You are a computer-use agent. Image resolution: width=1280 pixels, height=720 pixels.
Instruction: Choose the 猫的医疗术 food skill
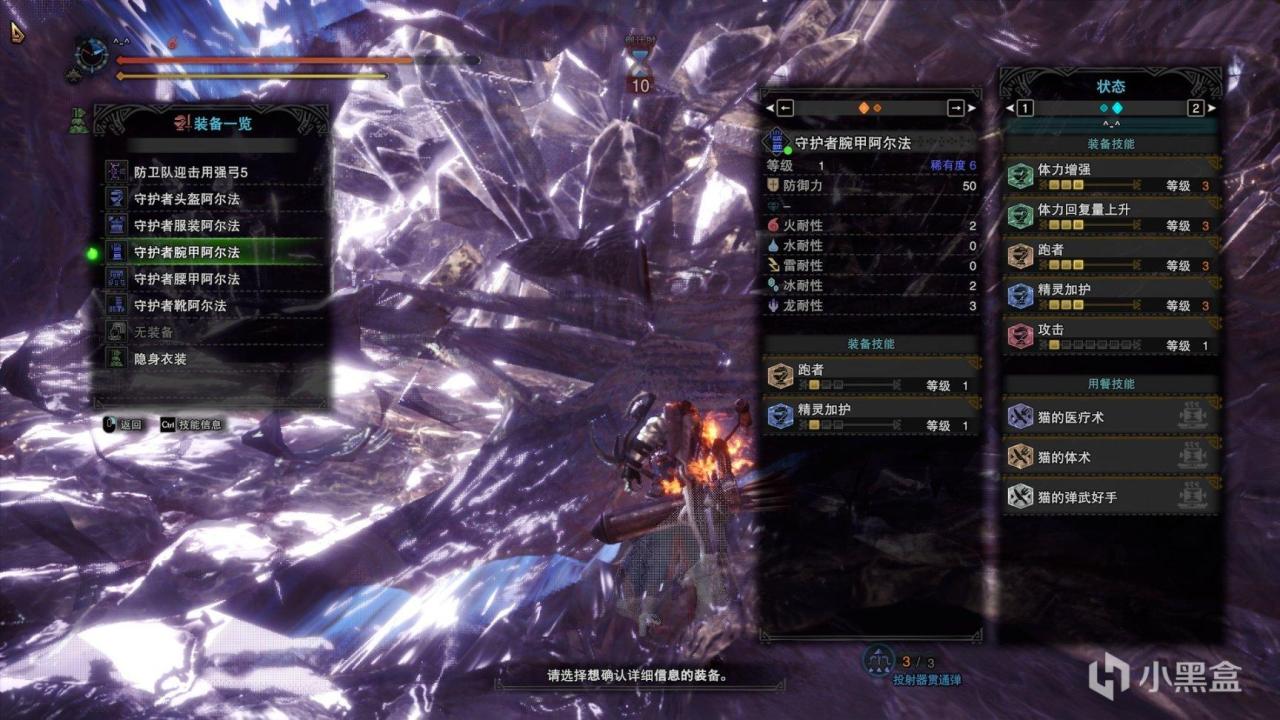click(x=1112, y=417)
